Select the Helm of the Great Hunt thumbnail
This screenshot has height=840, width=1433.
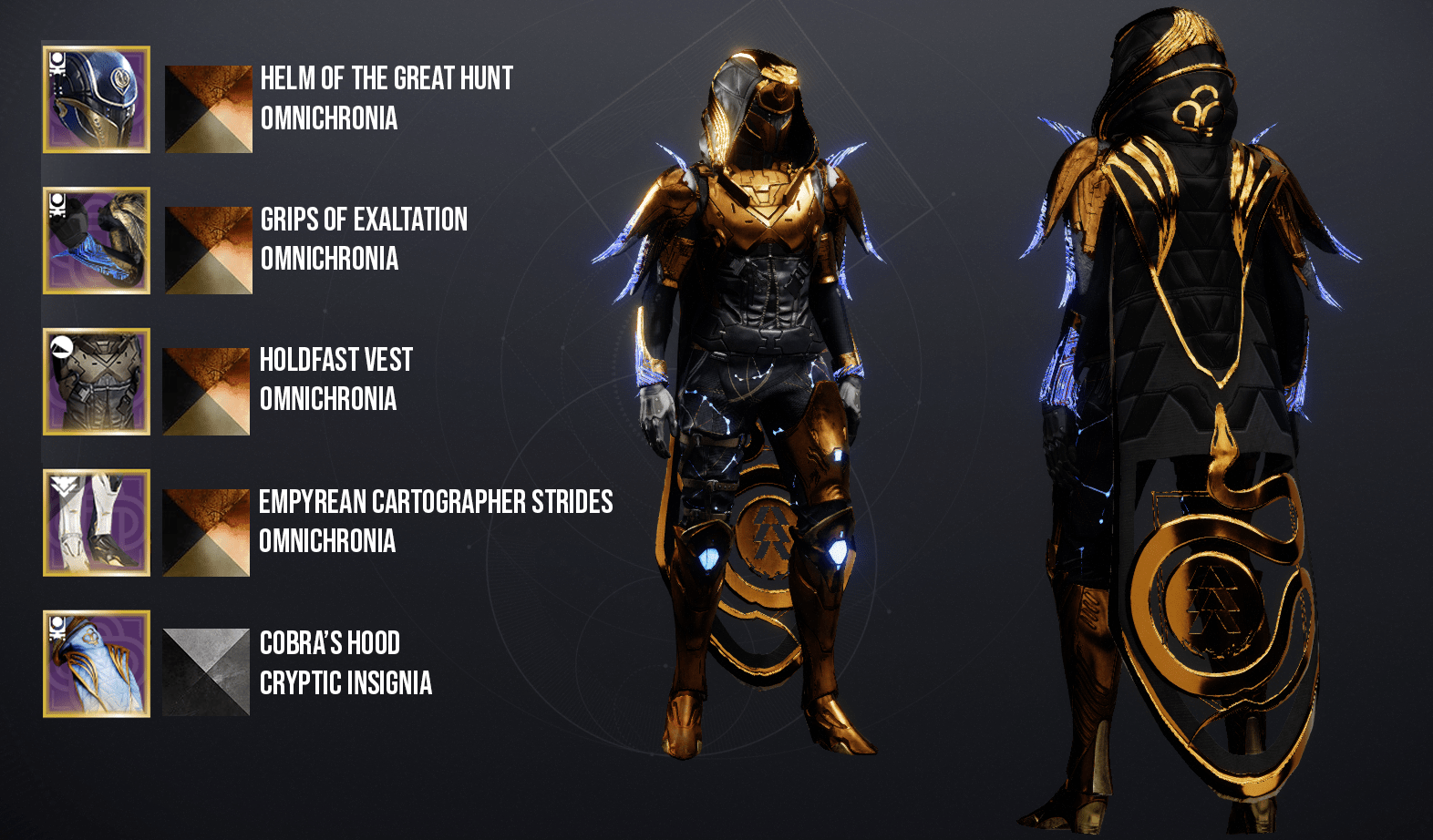pyautogui.click(x=95, y=100)
